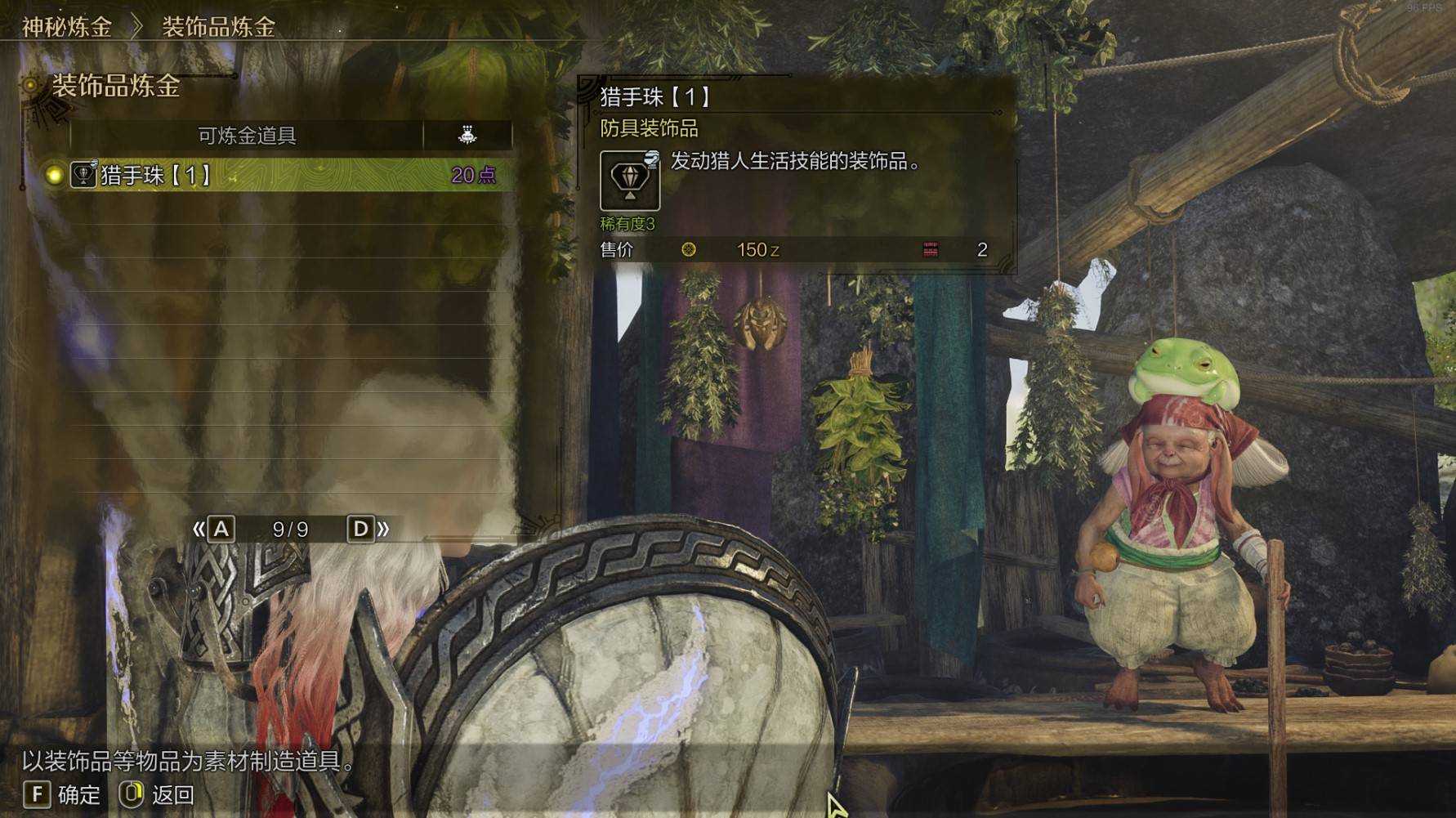Click the Palico face icon on 可炼金道具 header

tap(467, 135)
